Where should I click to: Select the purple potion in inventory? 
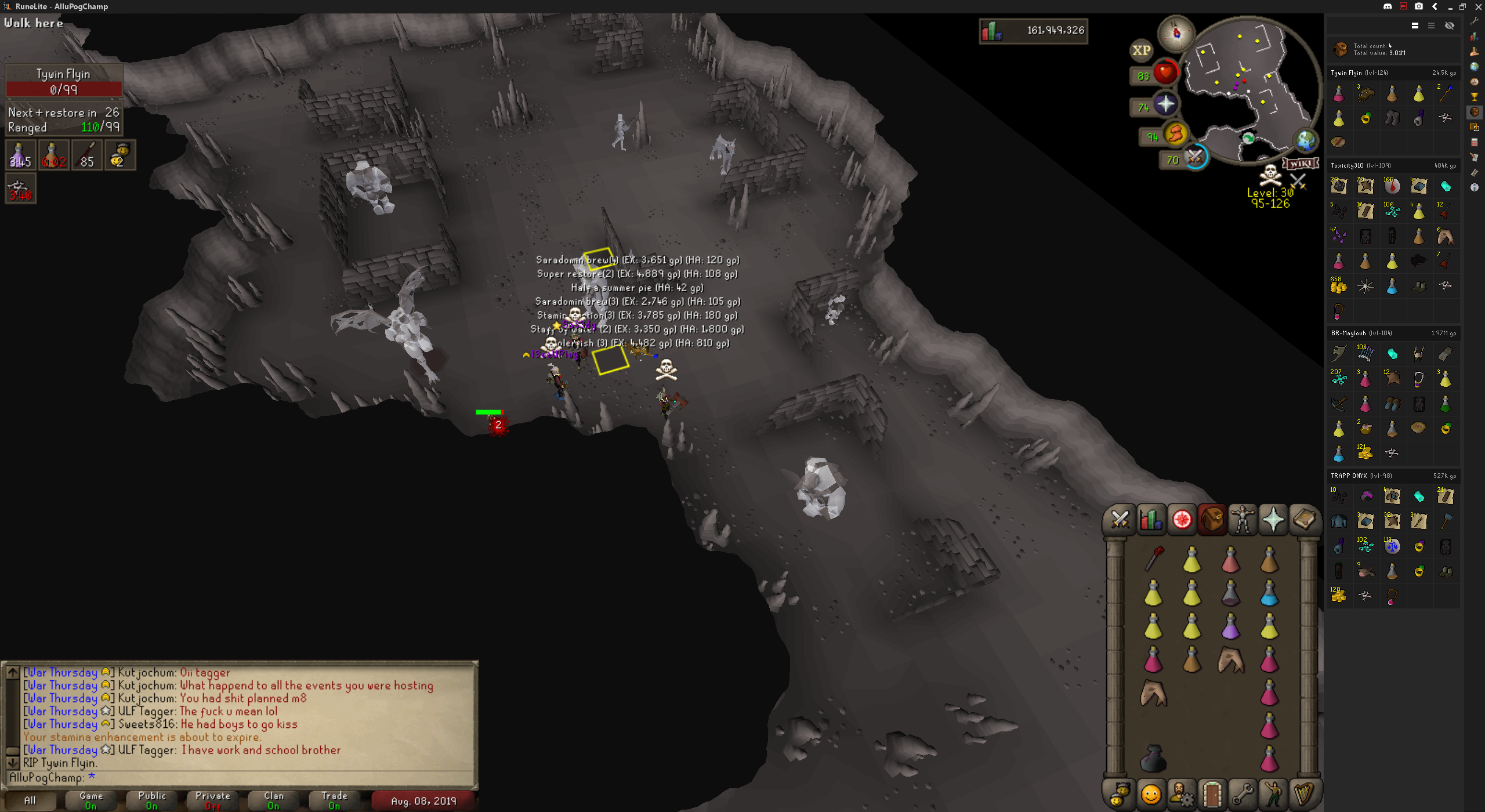coord(1230,627)
